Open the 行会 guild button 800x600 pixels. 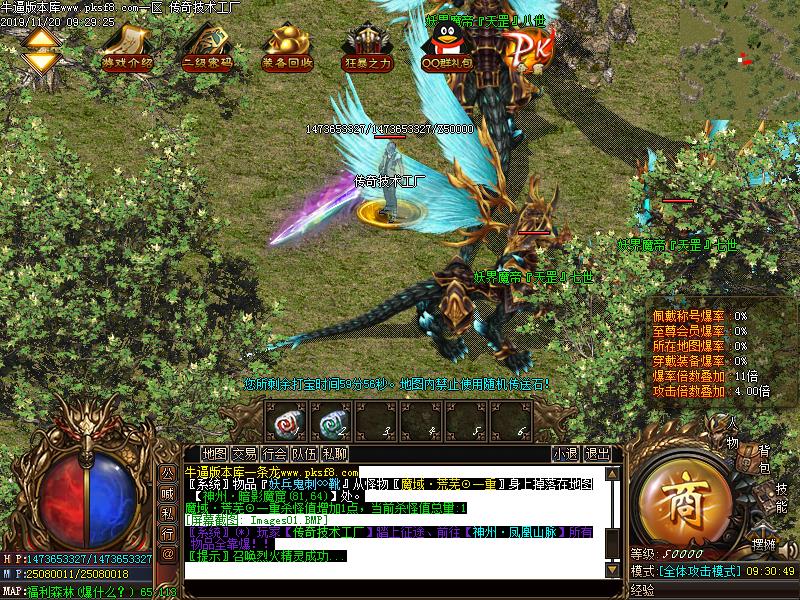275,453
